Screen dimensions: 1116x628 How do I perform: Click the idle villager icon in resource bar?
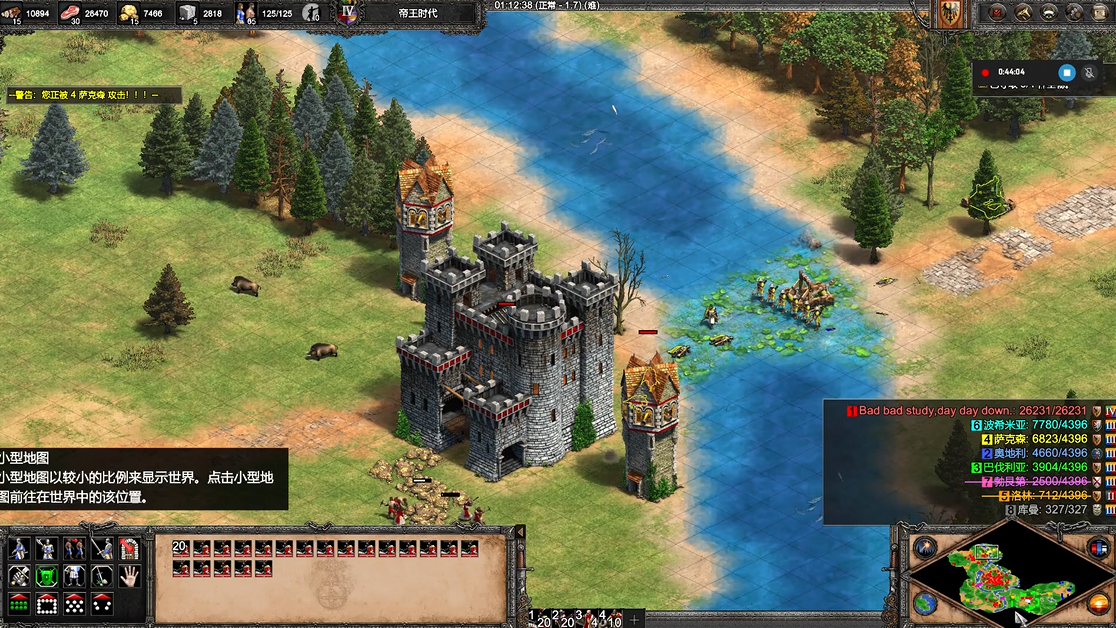coord(312,13)
